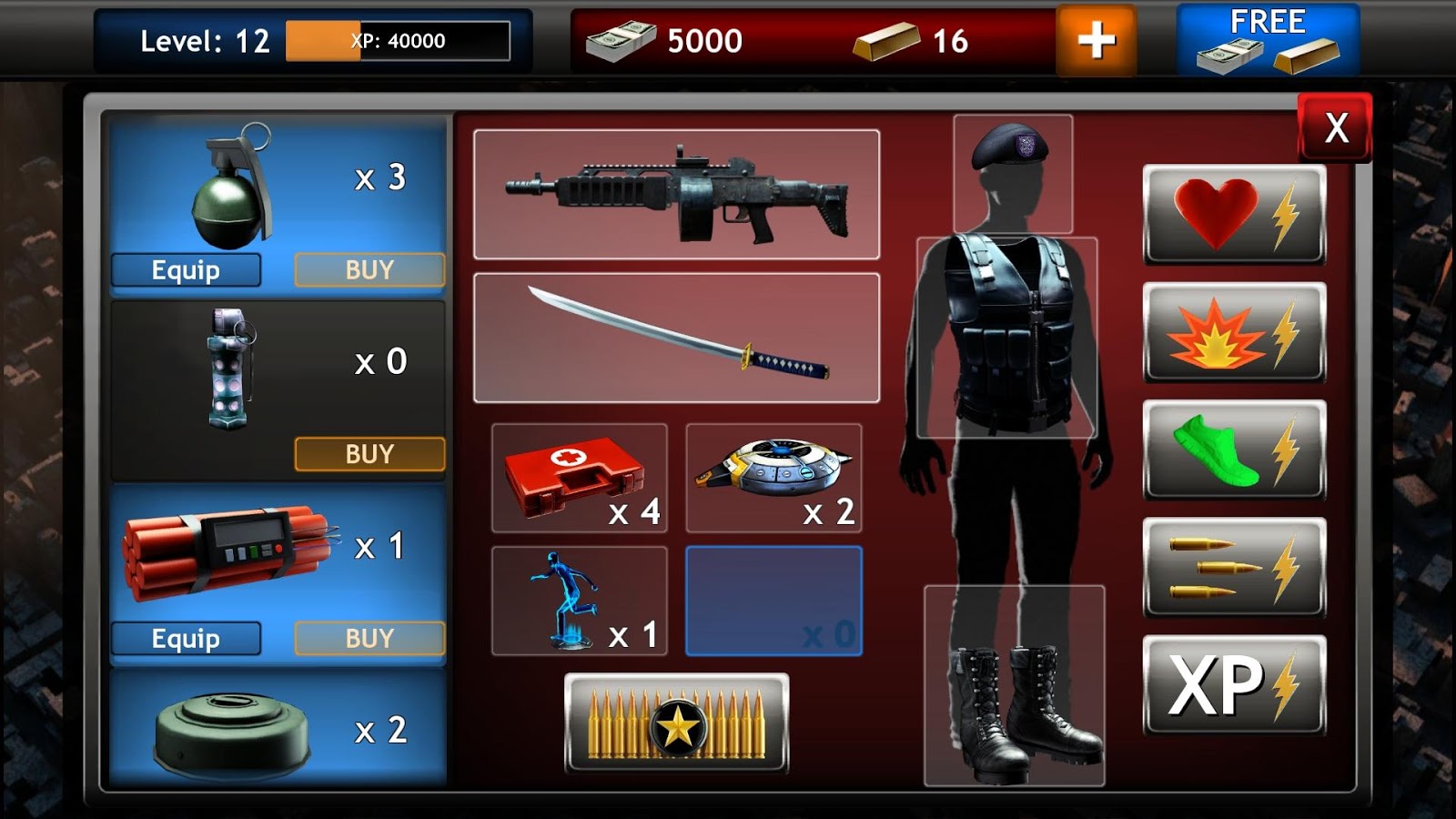This screenshot has width=1456, height=819.
Task: Open the FREE currency offer
Action: point(1269,39)
